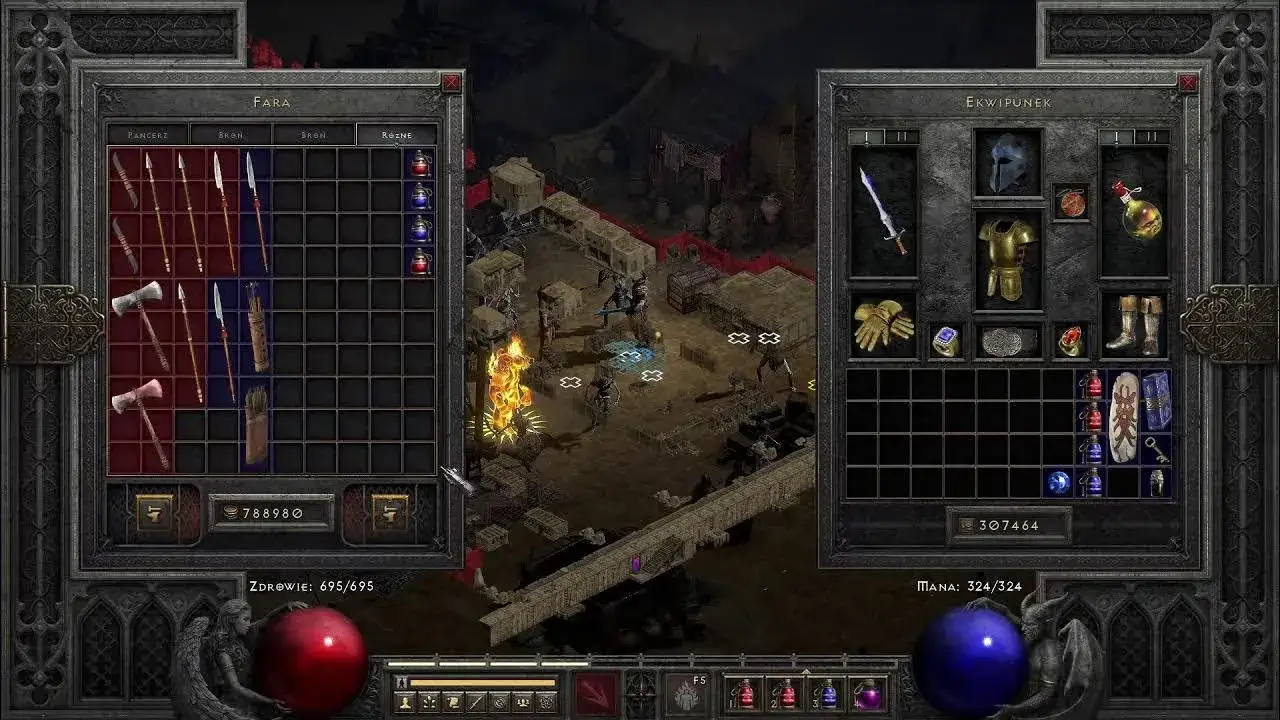The image size is (1280, 720).
Task: Select the left-hand attack skill icon
Action: click(x=595, y=693)
